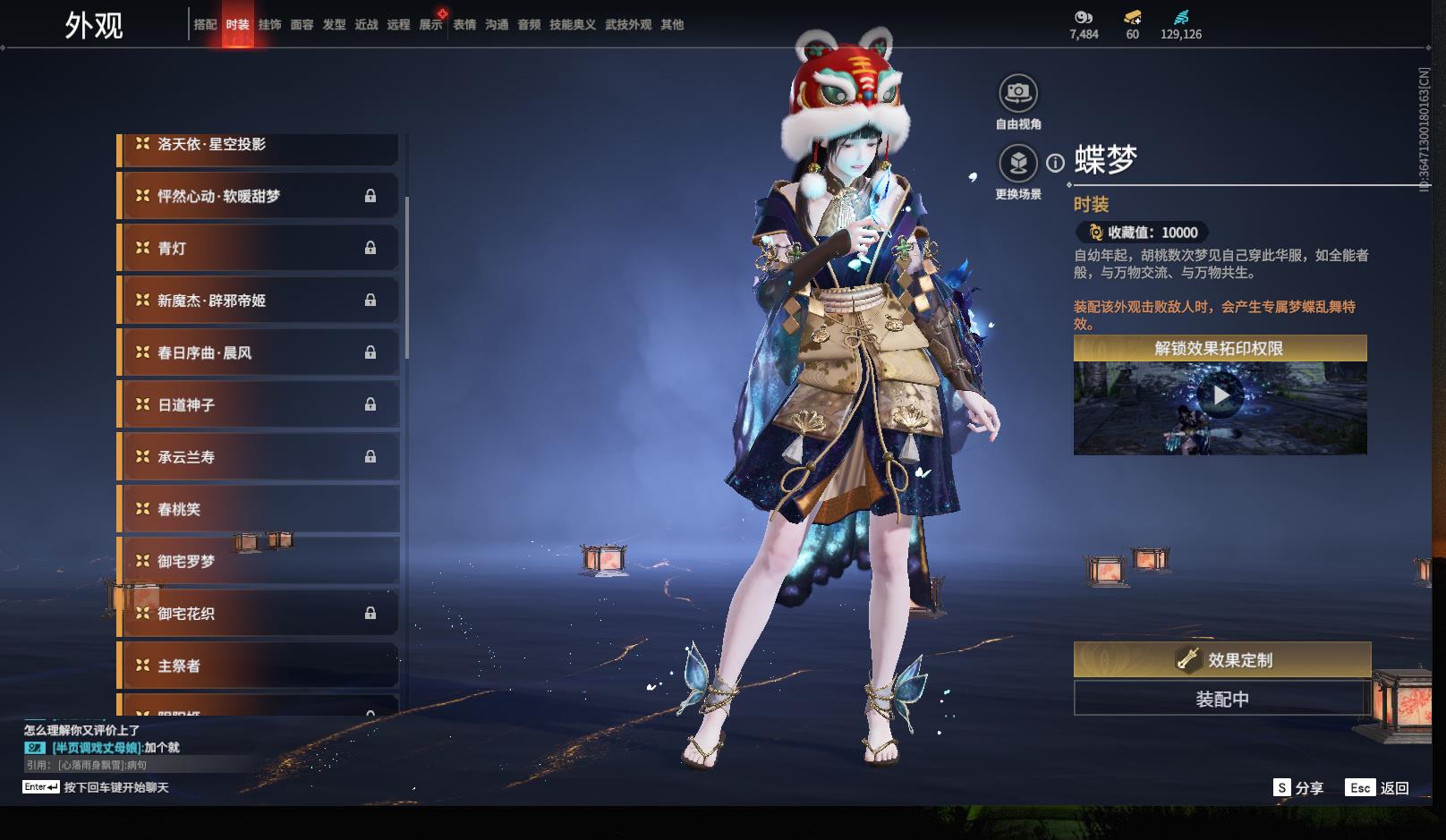Open the 近战 melee tab
The image size is (1446, 840).
[x=366, y=25]
